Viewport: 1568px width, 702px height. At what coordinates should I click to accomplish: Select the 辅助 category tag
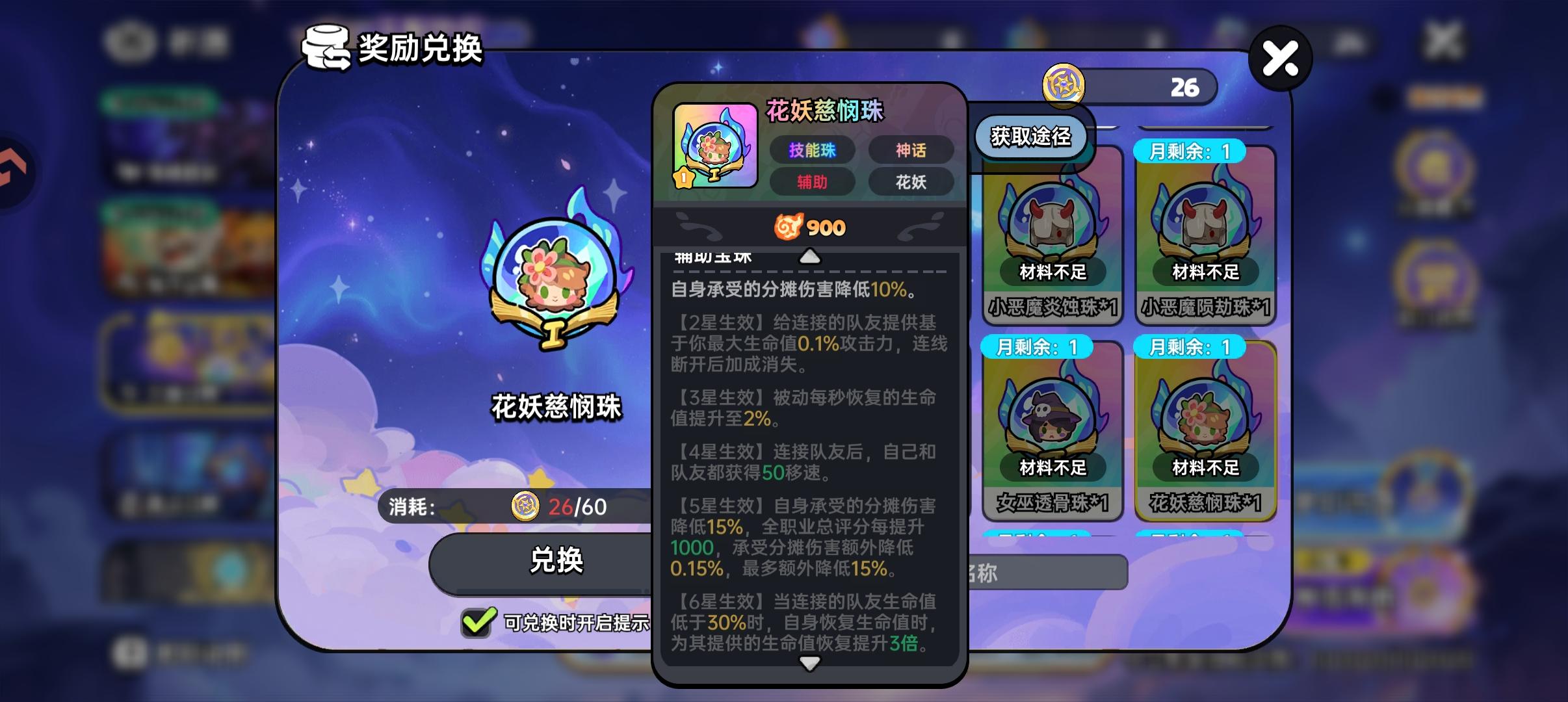(811, 183)
